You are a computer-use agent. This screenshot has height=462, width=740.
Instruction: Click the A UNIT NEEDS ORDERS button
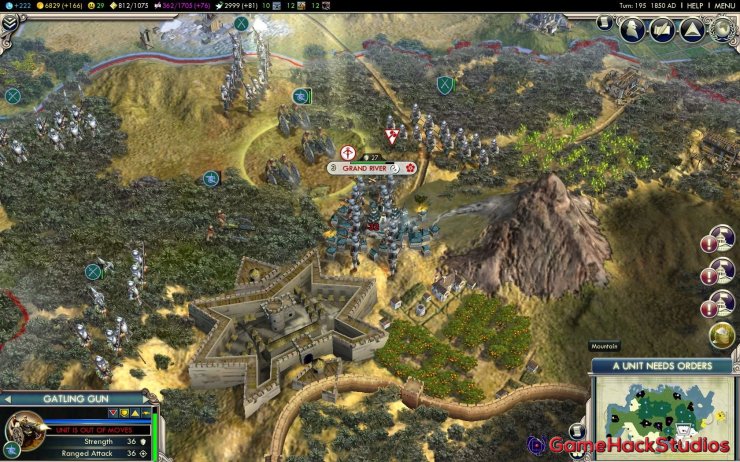click(663, 365)
